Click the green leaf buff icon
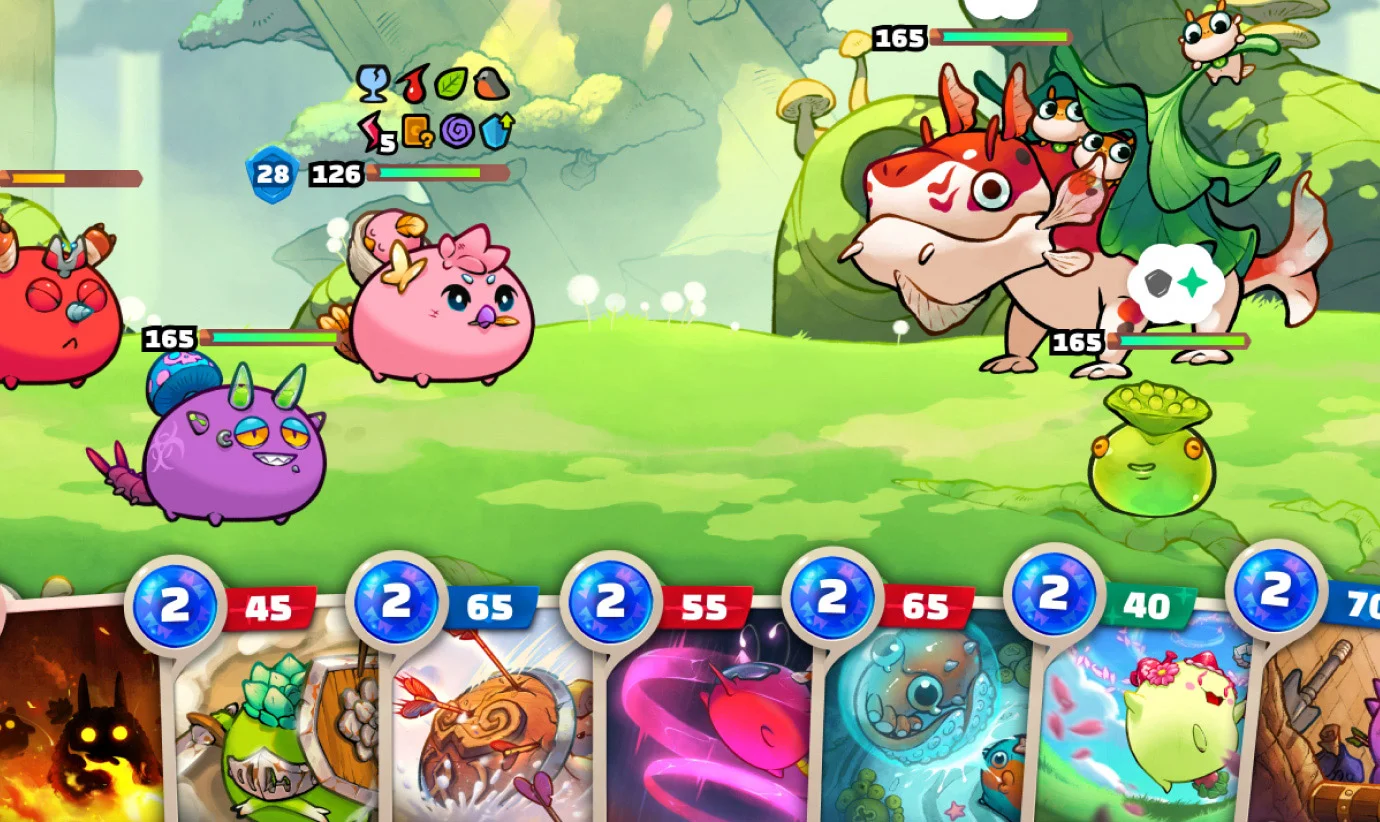The height and width of the screenshot is (822, 1380). [x=450, y=84]
